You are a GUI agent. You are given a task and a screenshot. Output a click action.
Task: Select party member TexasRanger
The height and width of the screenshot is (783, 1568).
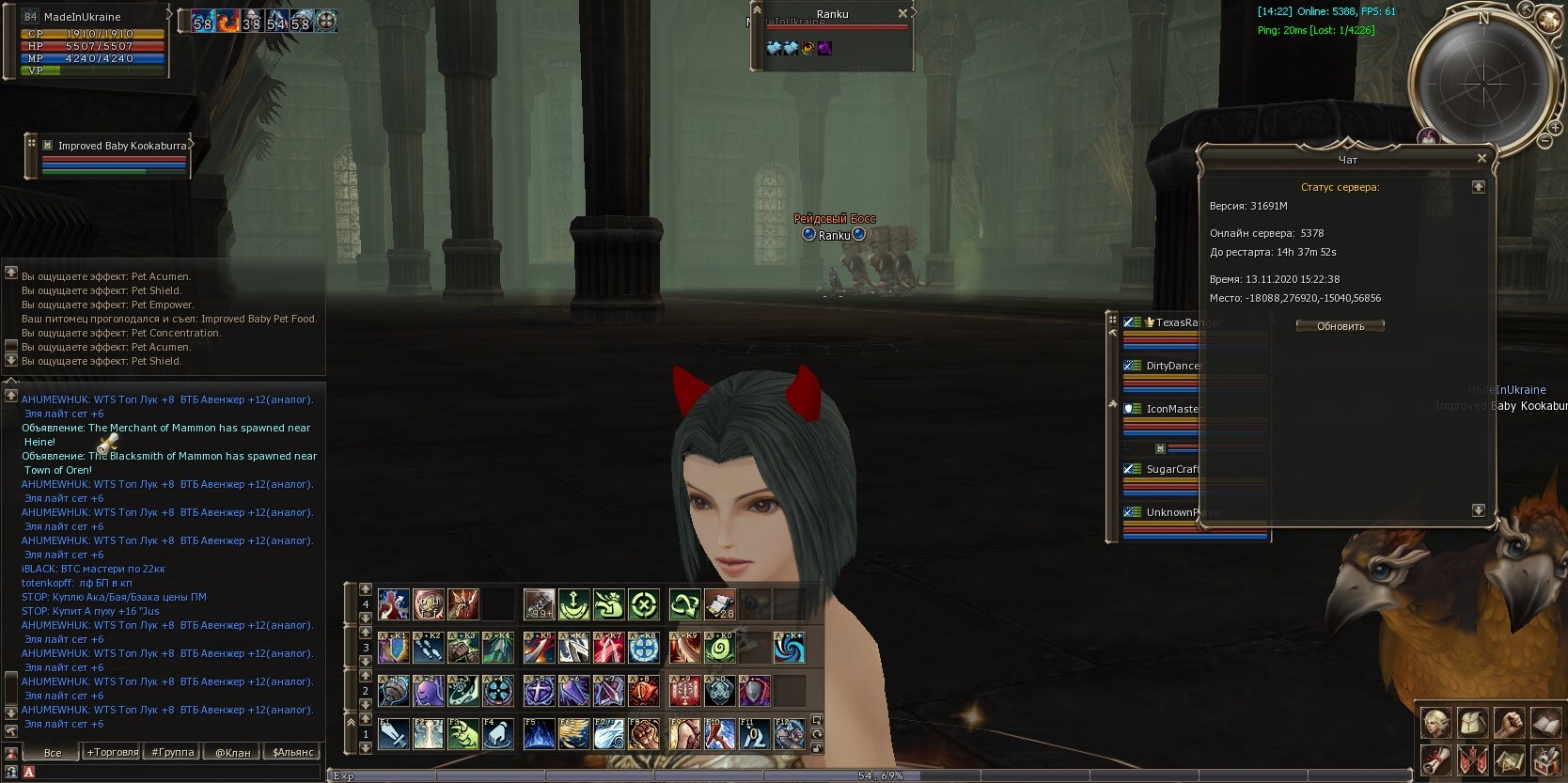click(x=1184, y=322)
